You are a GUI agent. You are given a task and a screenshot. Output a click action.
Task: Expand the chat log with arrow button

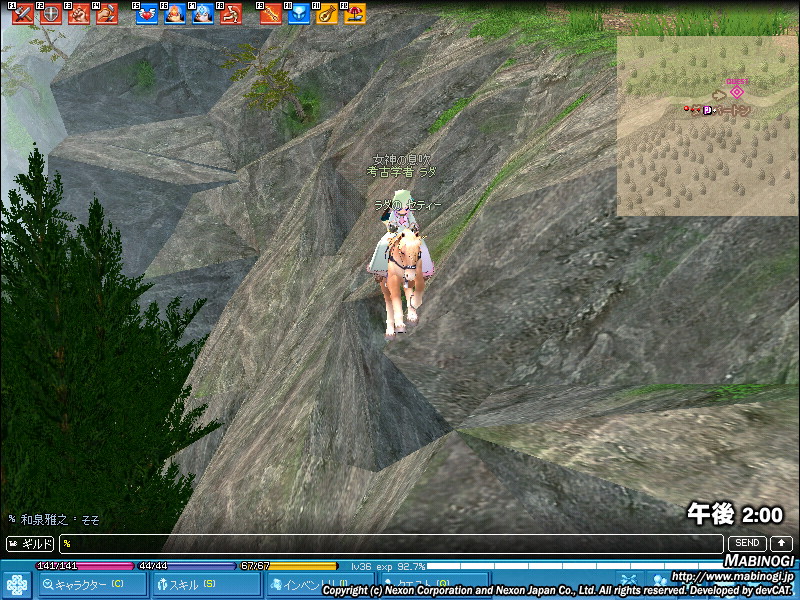pyautogui.click(x=780, y=543)
